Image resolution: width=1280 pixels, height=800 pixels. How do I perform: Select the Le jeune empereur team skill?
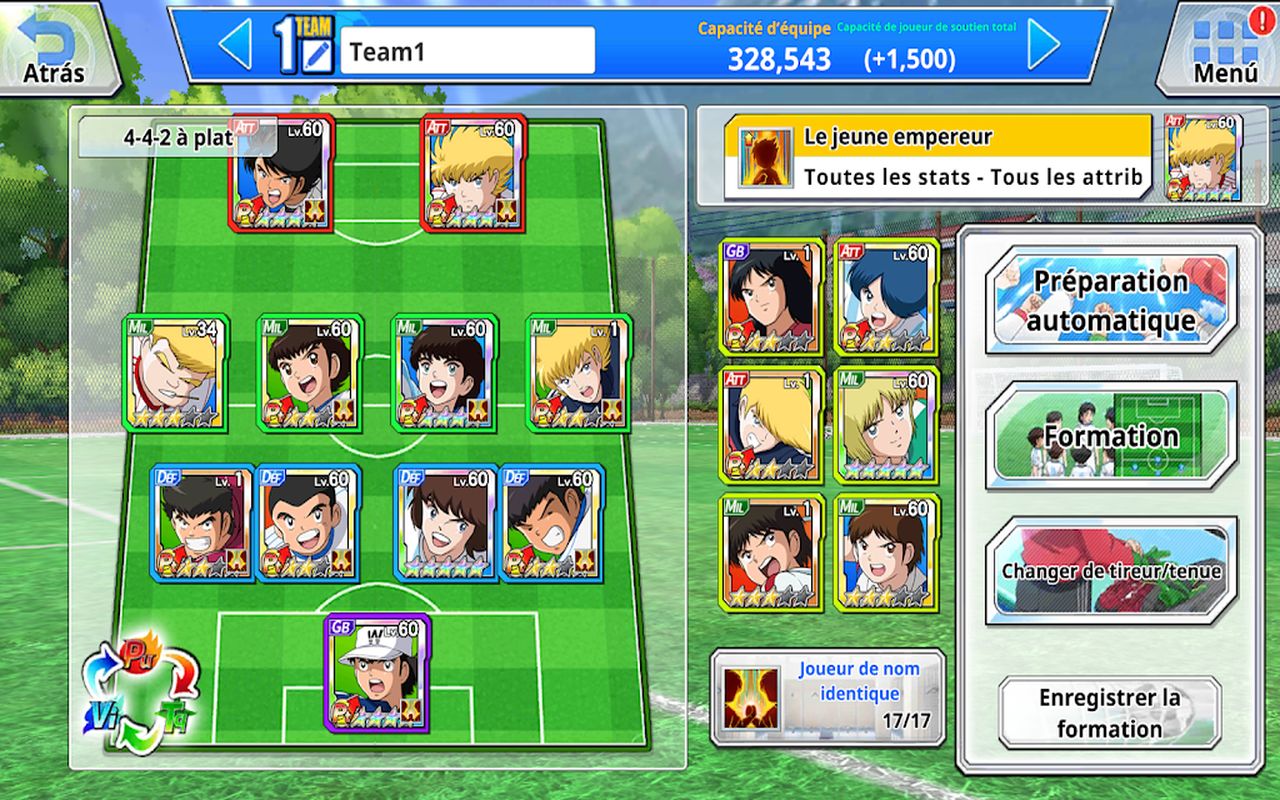point(938,157)
